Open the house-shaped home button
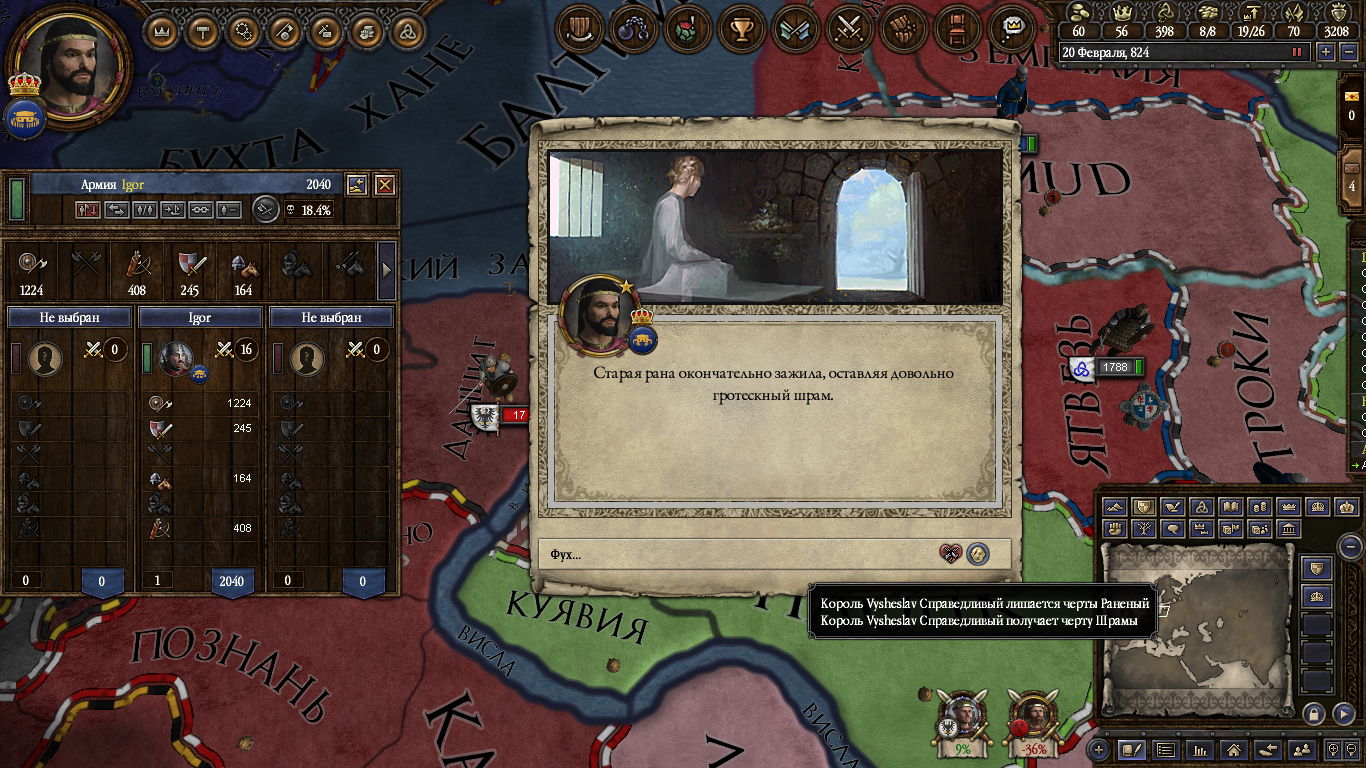Viewport: 1366px width, 768px height. 1234,749
